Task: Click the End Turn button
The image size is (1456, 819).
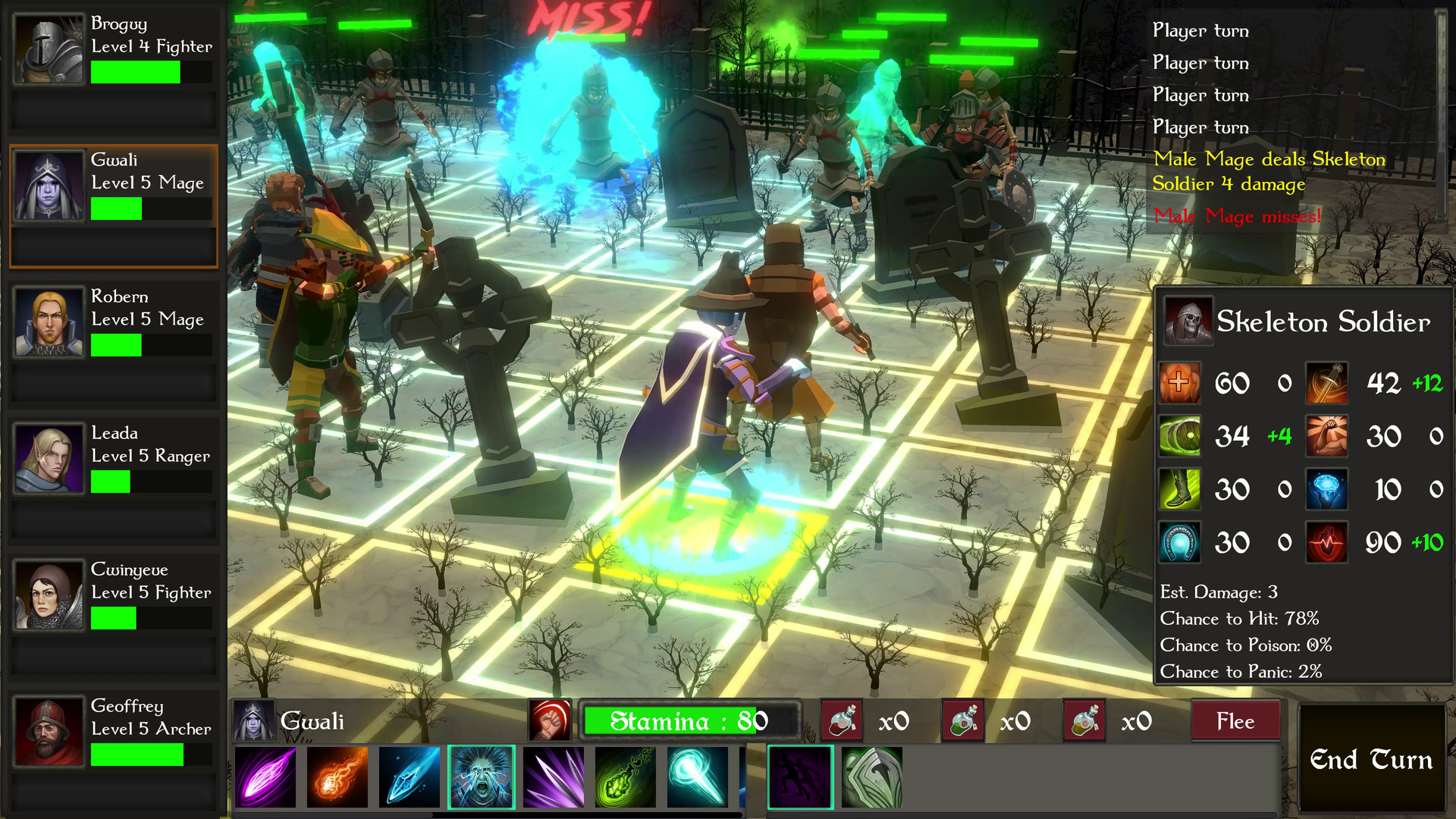Action: pyautogui.click(x=1373, y=759)
